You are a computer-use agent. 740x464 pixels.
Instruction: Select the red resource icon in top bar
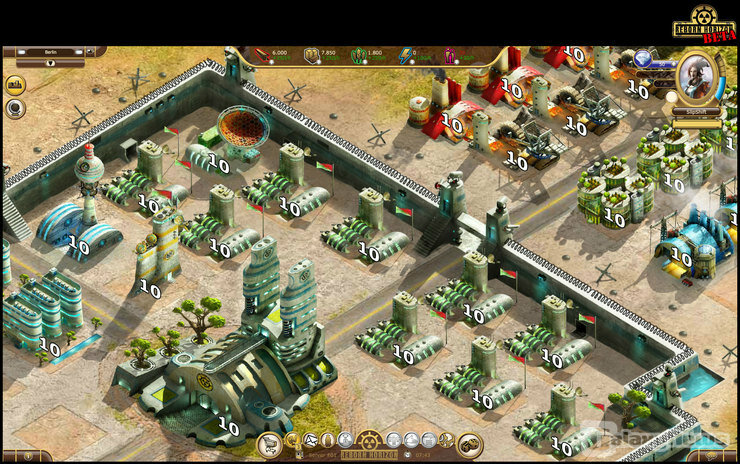[261, 56]
